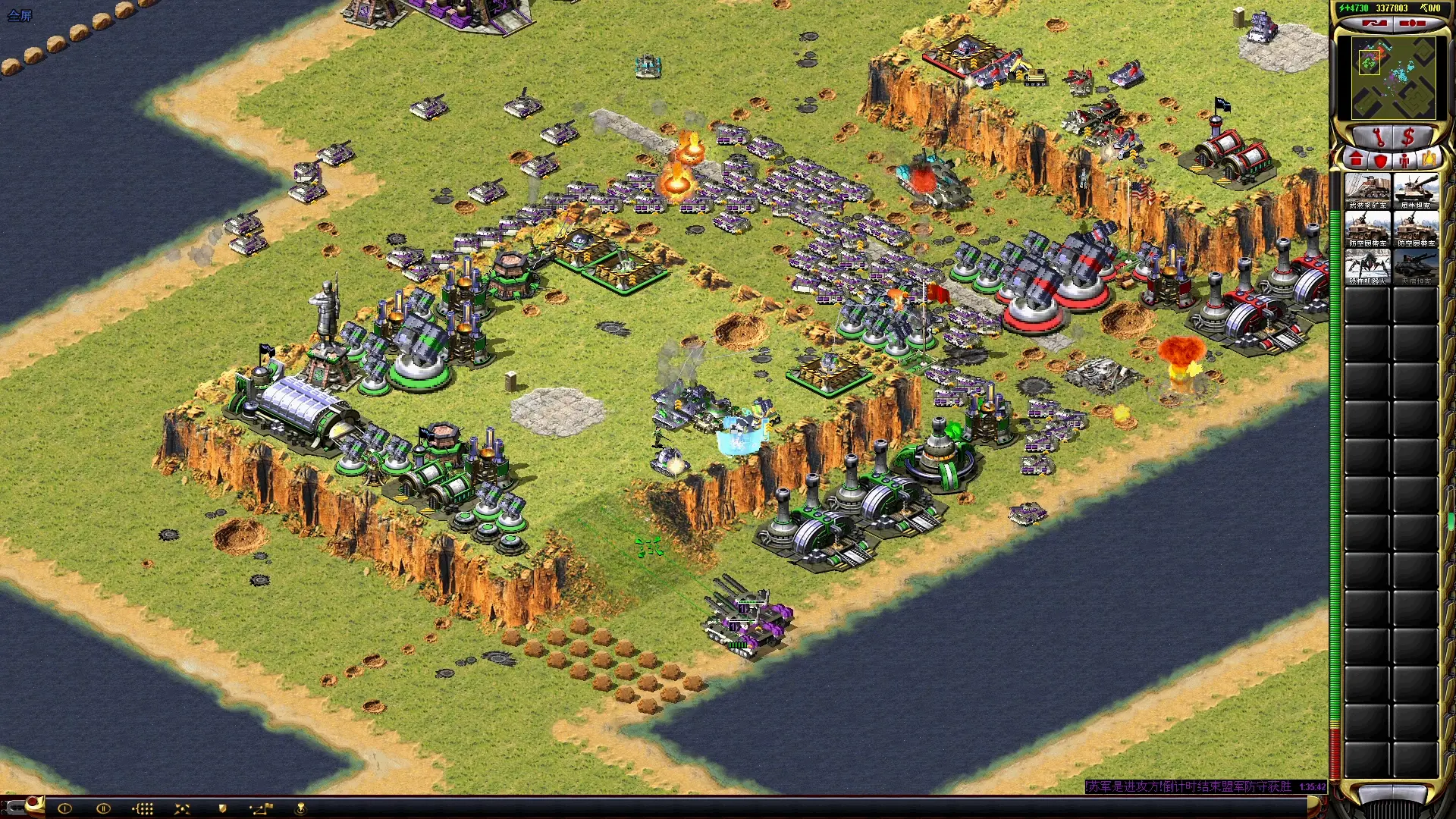Activate the guard shield command
This screenshot has height=819, width=1456.
click(222, 808)
